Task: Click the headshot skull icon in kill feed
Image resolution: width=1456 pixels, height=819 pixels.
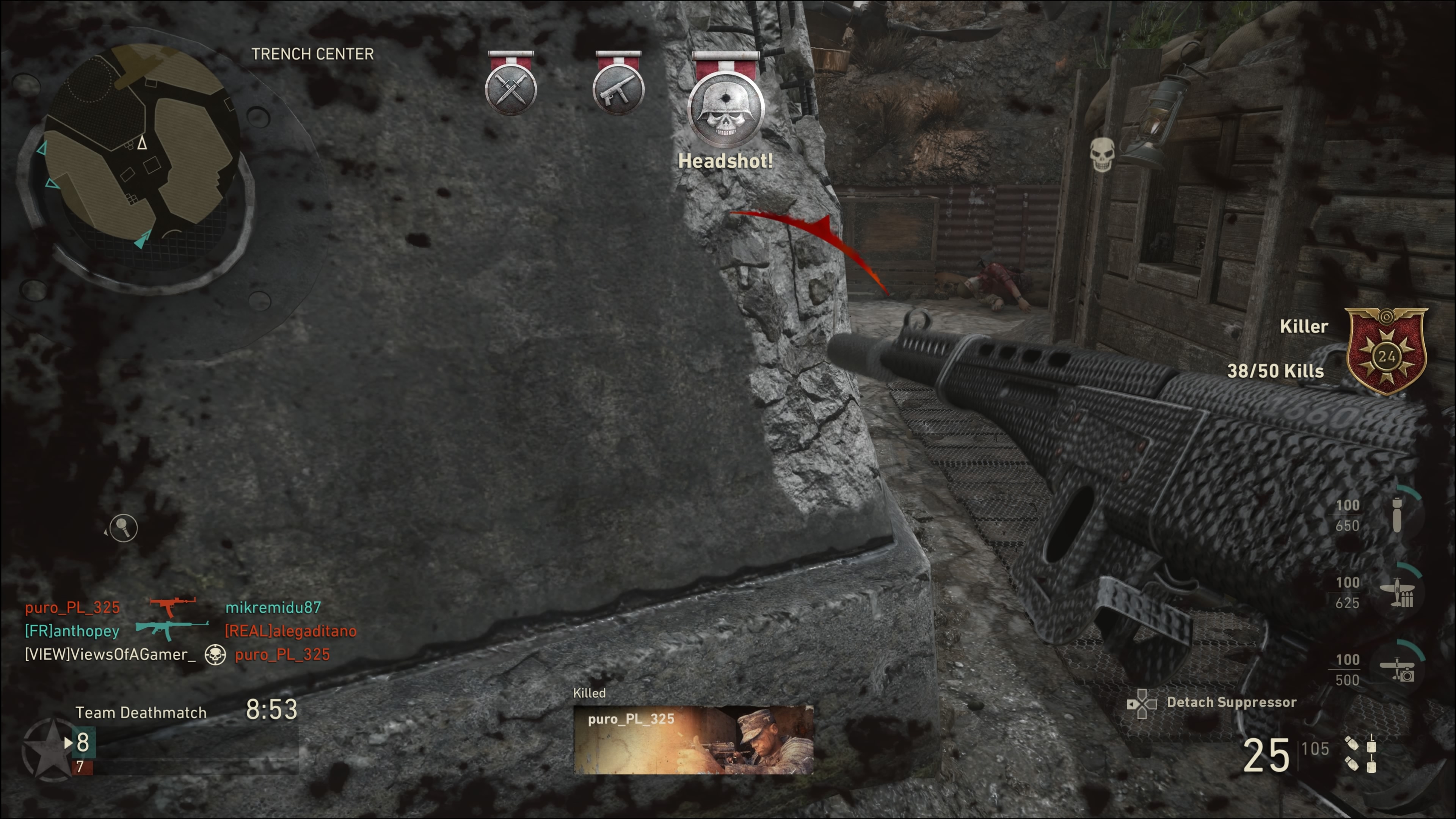Action: point(215,654)
